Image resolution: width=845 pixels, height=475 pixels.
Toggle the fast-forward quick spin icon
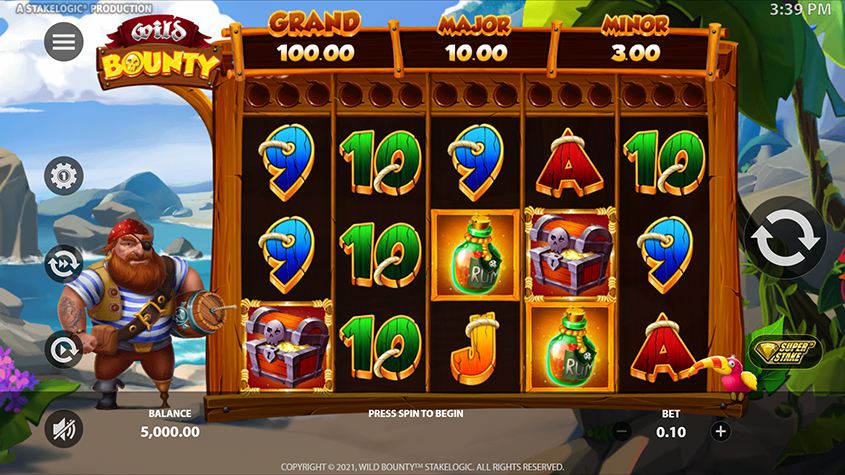pos(64,263)
